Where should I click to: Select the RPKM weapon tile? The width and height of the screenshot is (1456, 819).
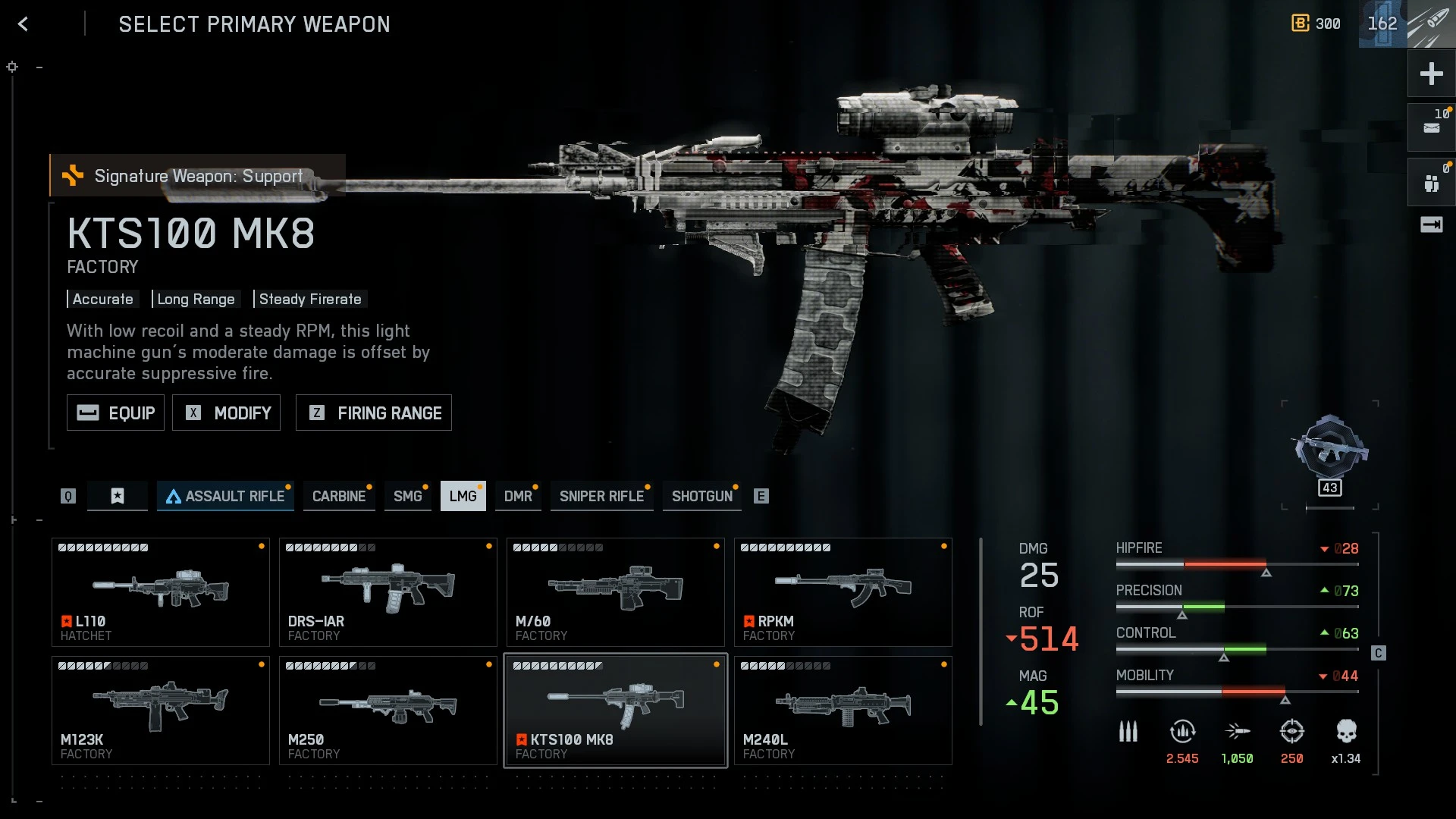coord(843,592)
